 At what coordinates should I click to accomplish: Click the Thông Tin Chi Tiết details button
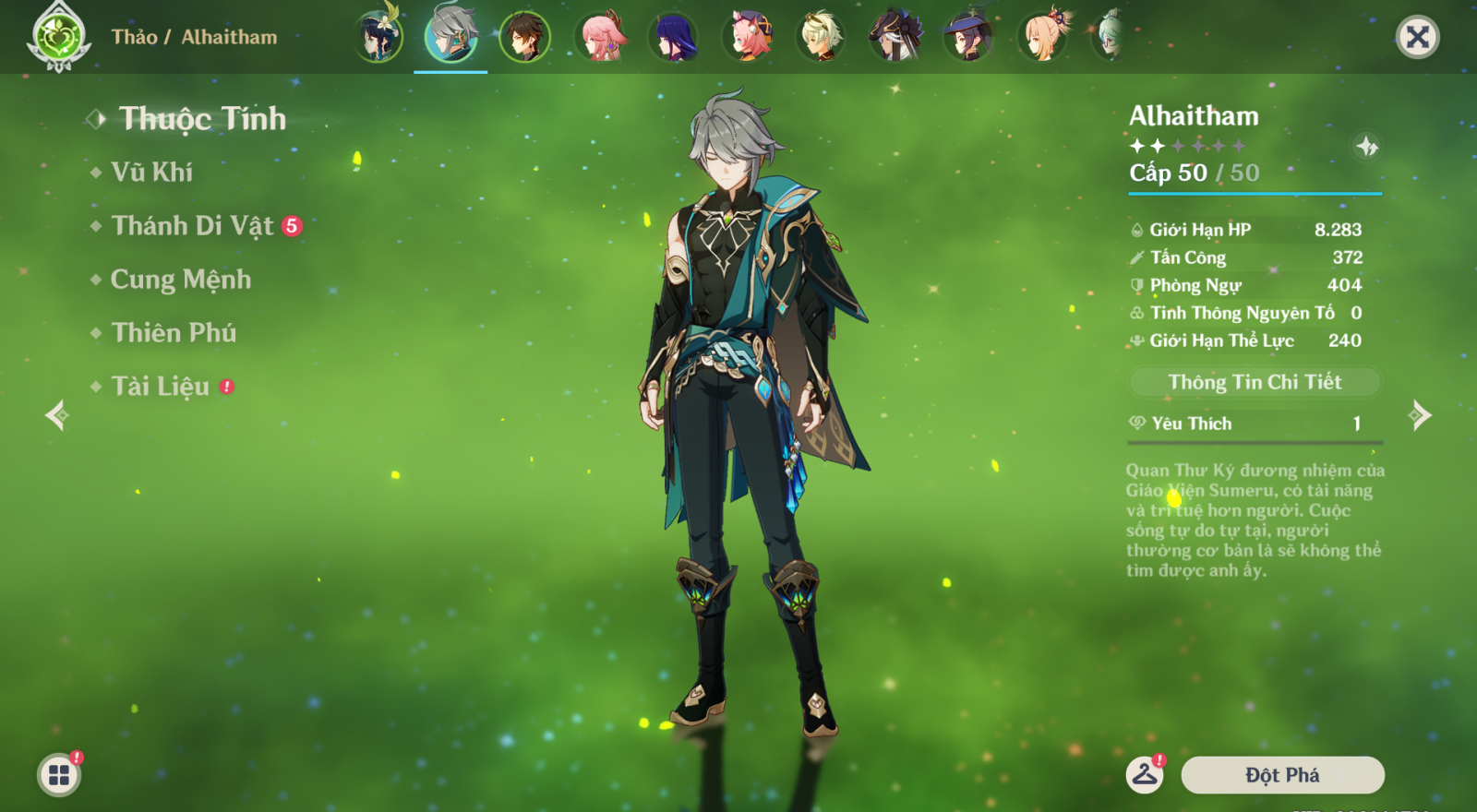pyautogui.click(x=1255, y=382)
